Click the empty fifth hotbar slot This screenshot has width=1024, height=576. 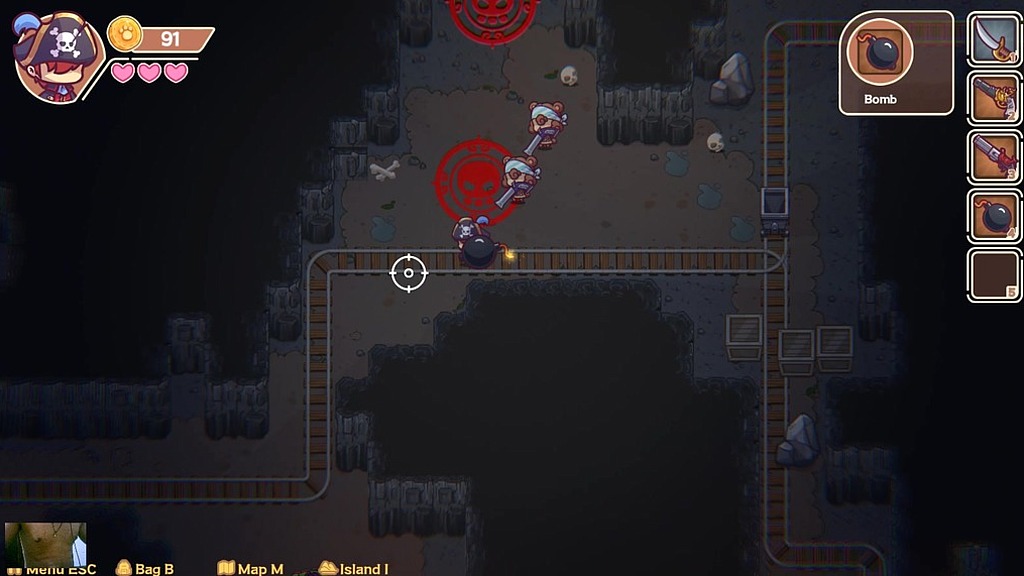coord(993,275)
